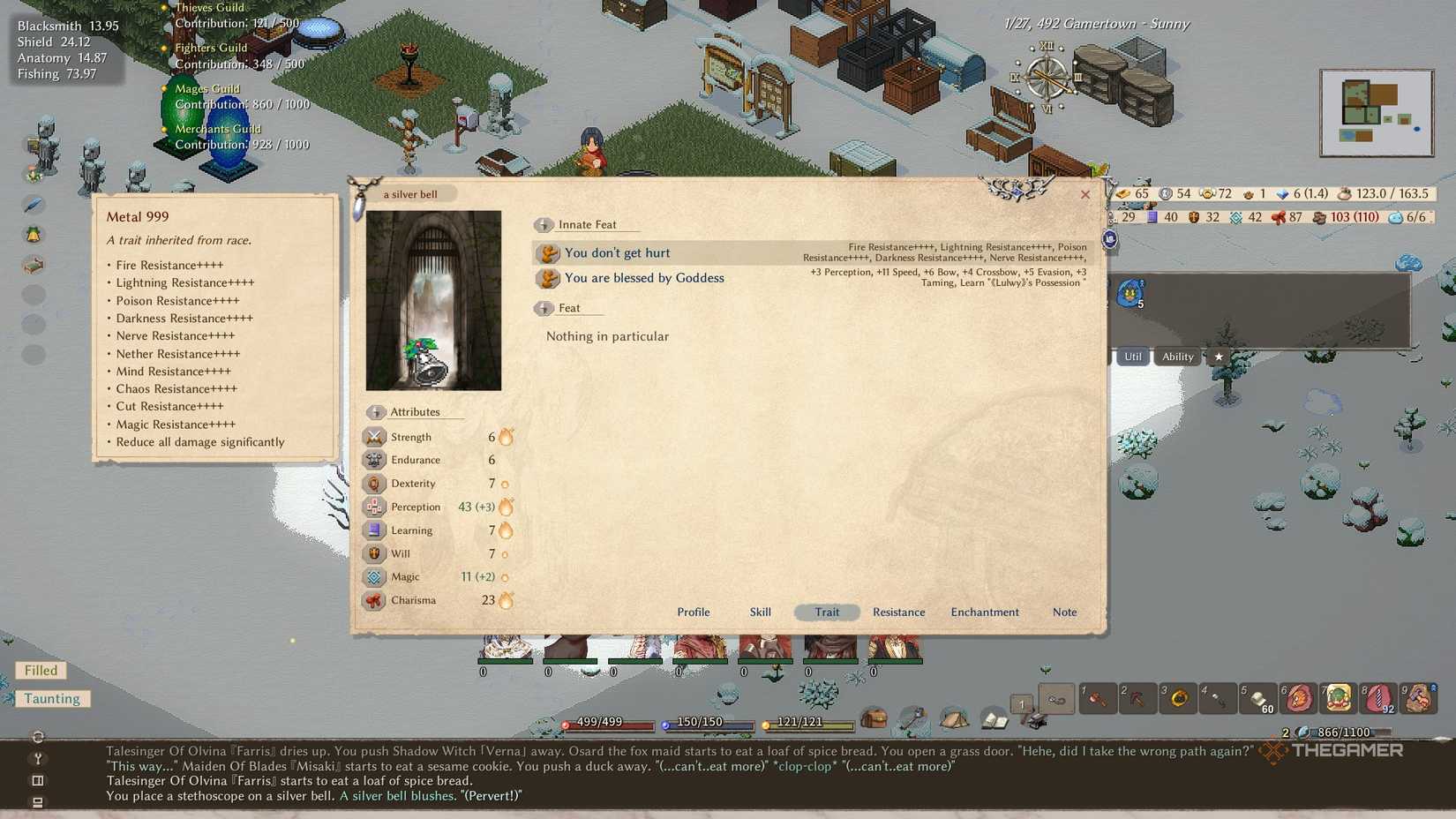This screenshot has height=819, width=1456.
Task: Toggle the Taunting status label
Action: tap(52, 698)
